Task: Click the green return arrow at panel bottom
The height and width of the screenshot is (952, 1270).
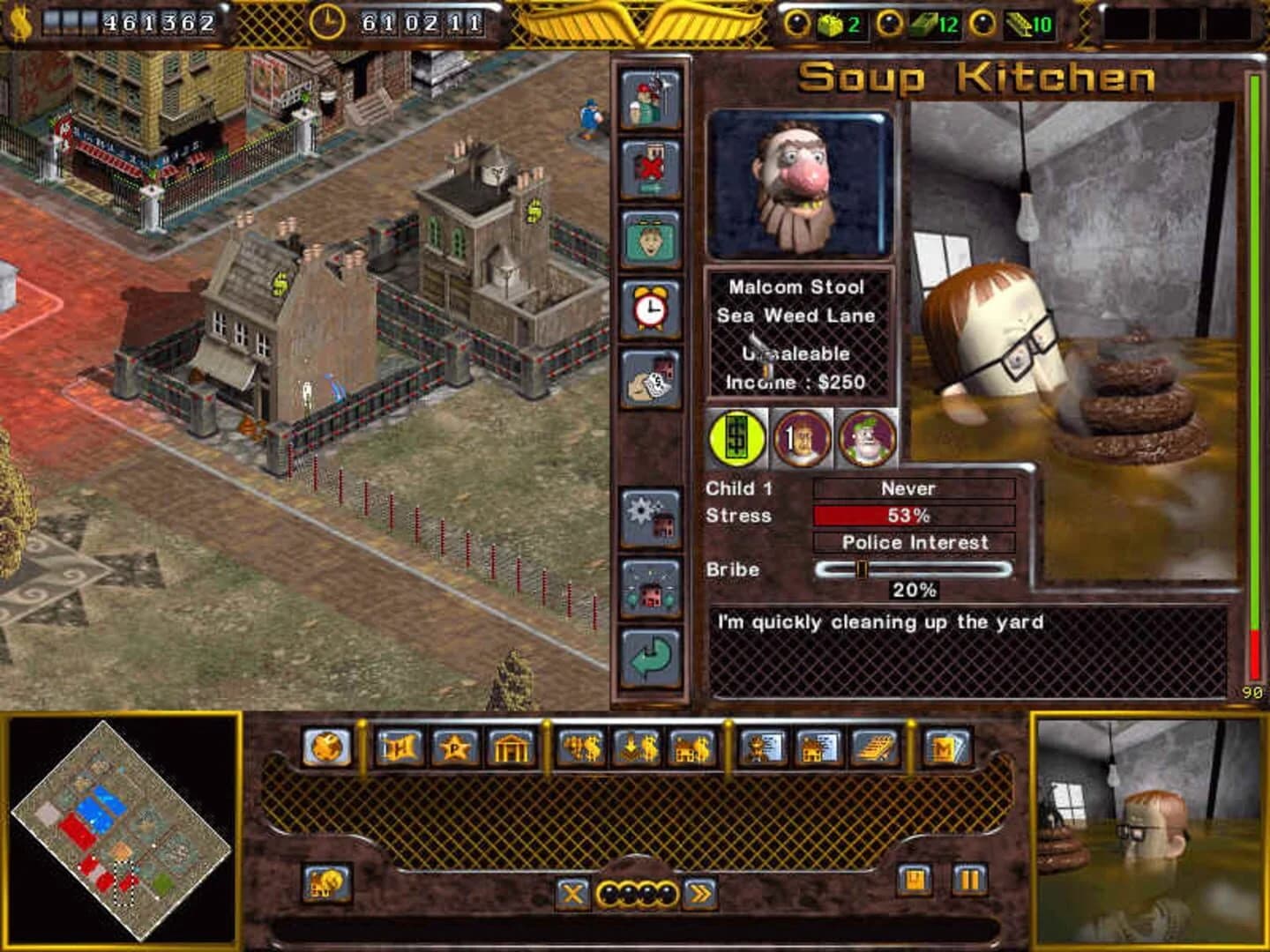Action: click(649, 657)
